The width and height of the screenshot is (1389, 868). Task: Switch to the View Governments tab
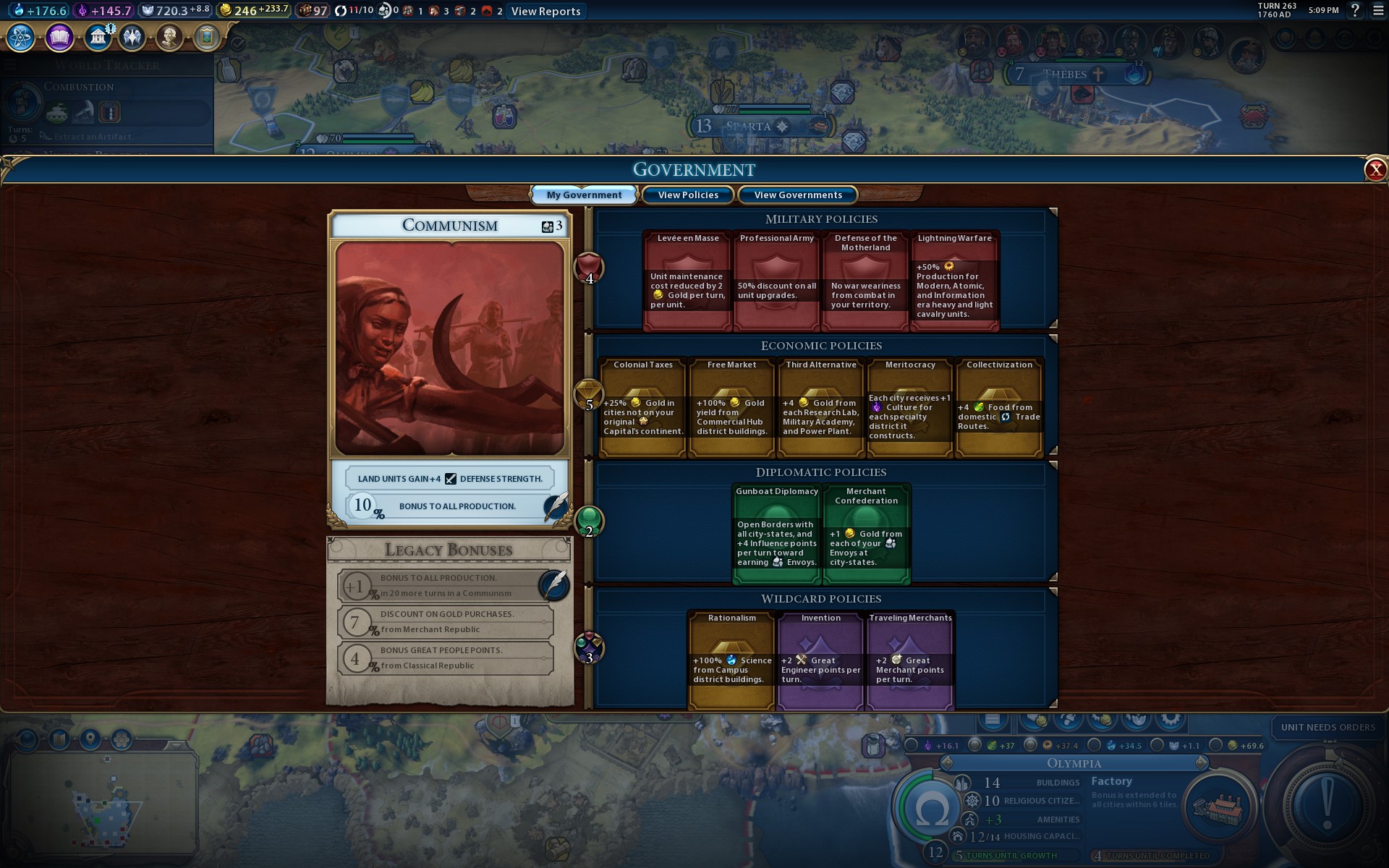pos(798,195)
